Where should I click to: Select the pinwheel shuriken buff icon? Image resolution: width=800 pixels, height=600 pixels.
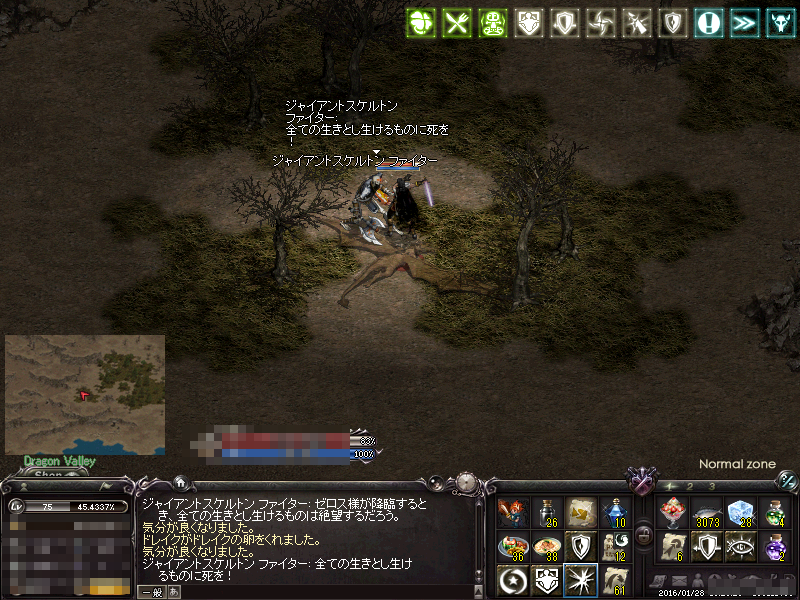click(601, 23)
